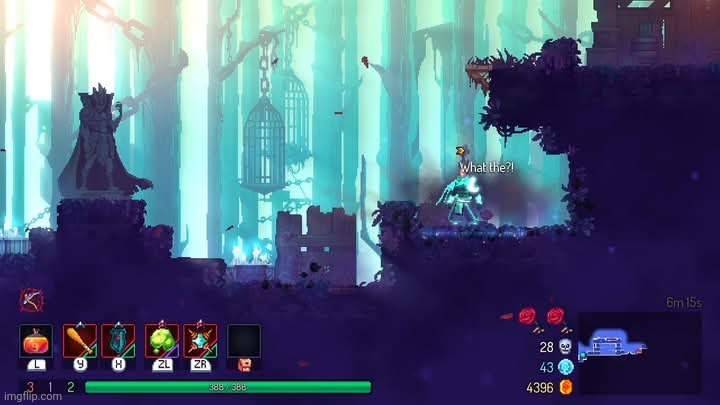Click the orange gold coin icon

[565, 387]
